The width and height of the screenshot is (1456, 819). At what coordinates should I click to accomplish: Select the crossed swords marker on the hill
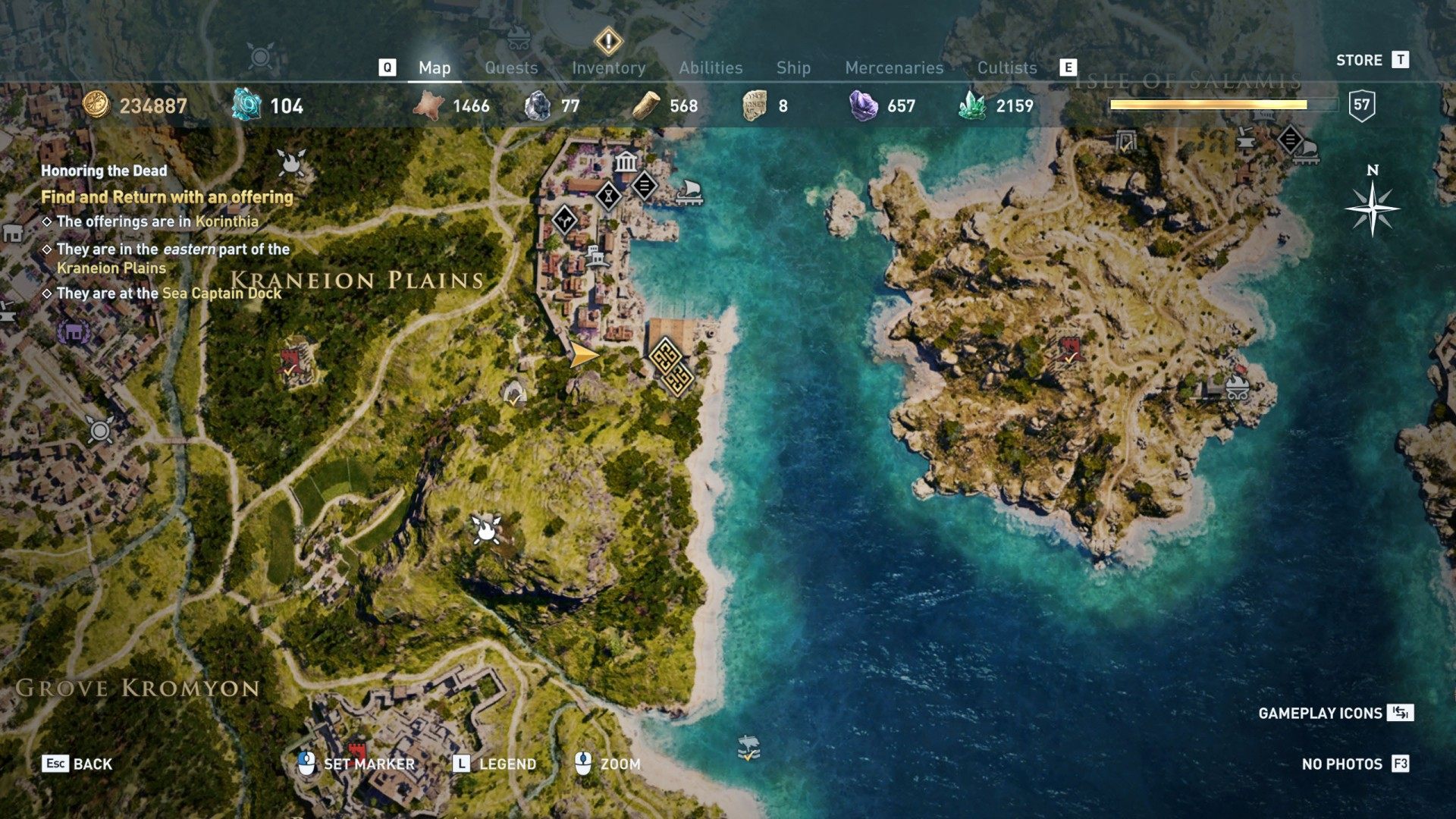pos(485,529)
